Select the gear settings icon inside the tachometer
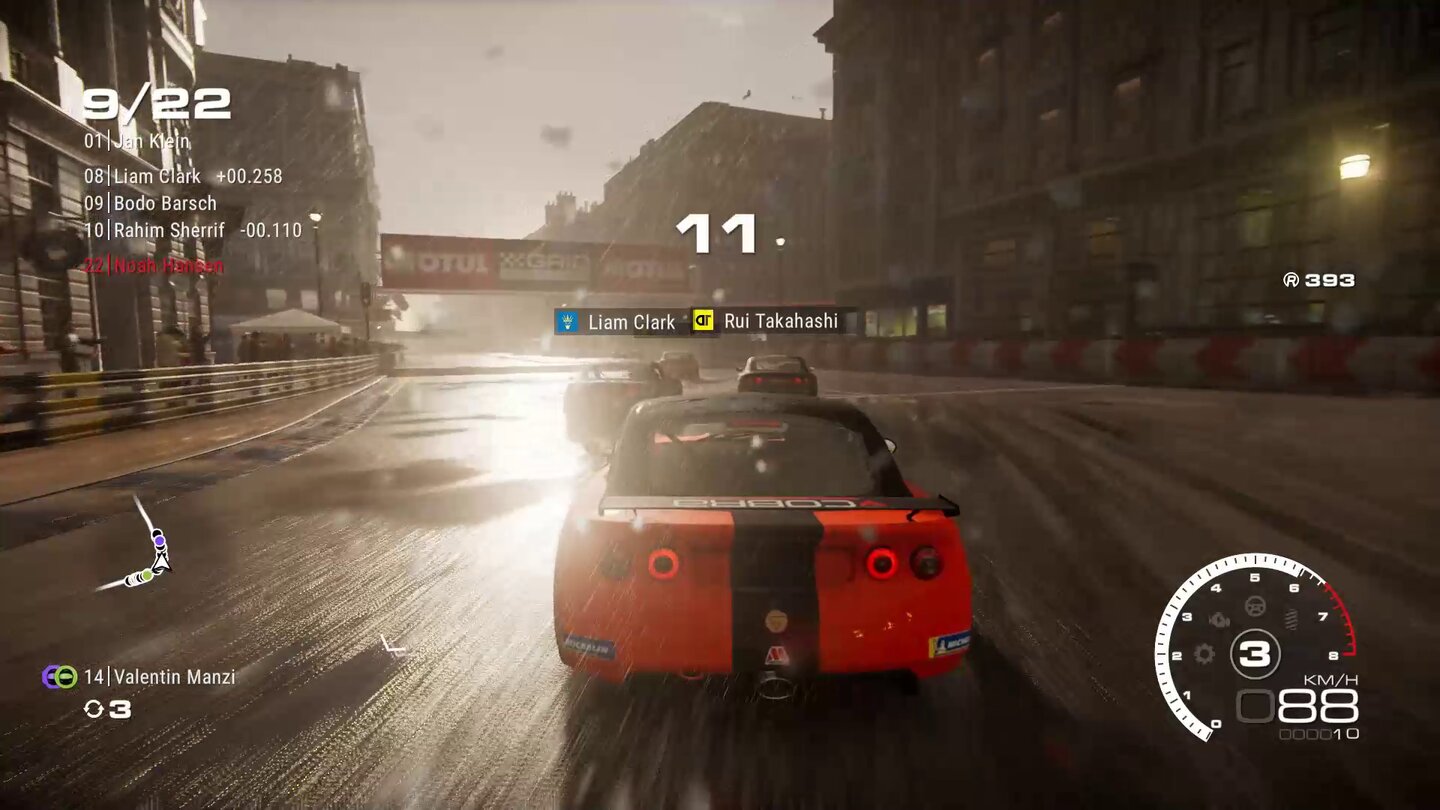 (x=1203, y=654)
